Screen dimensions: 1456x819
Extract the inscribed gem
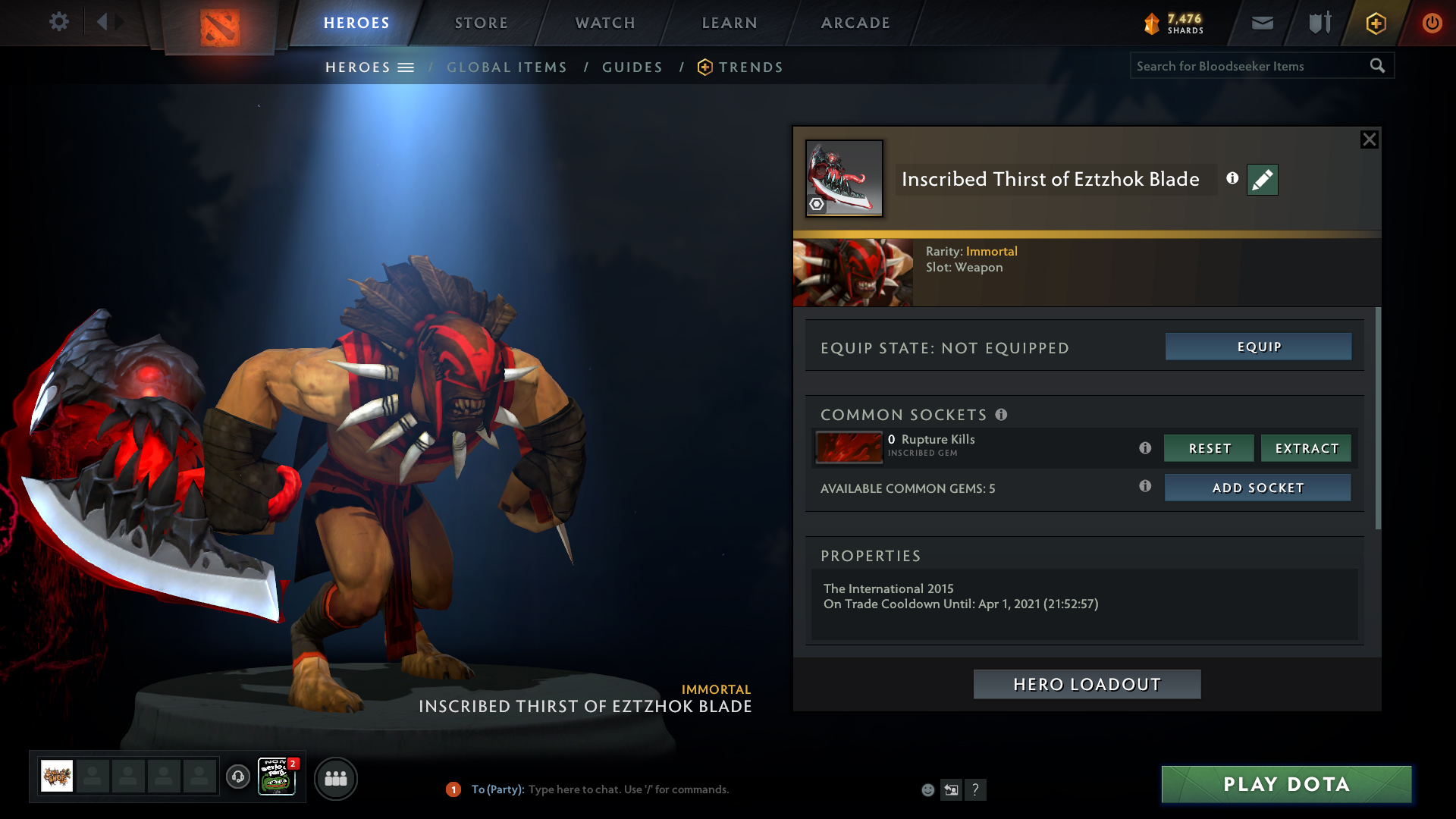pos(1306,448)
